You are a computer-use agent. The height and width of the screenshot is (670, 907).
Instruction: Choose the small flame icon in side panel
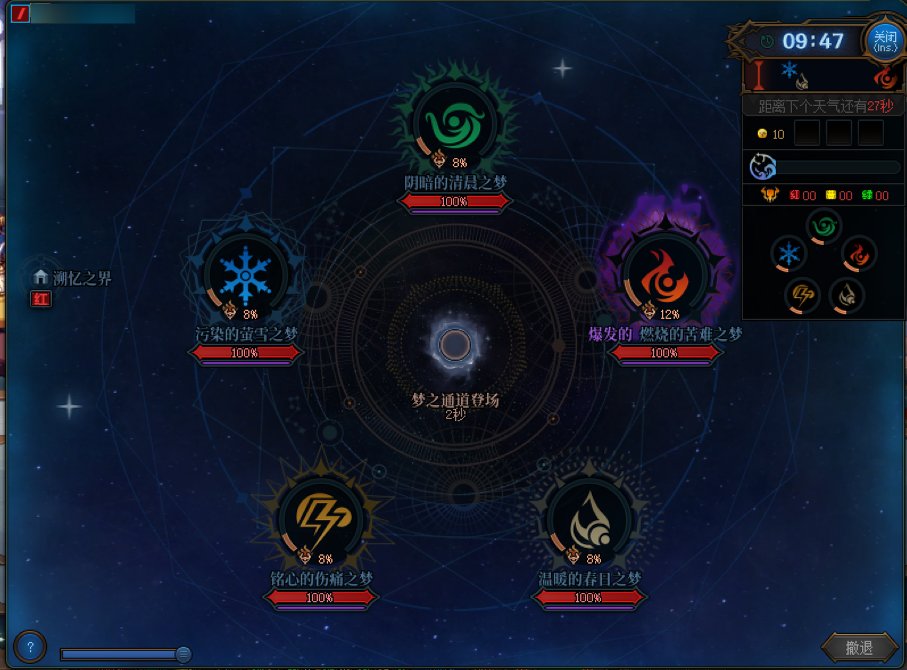859,254
